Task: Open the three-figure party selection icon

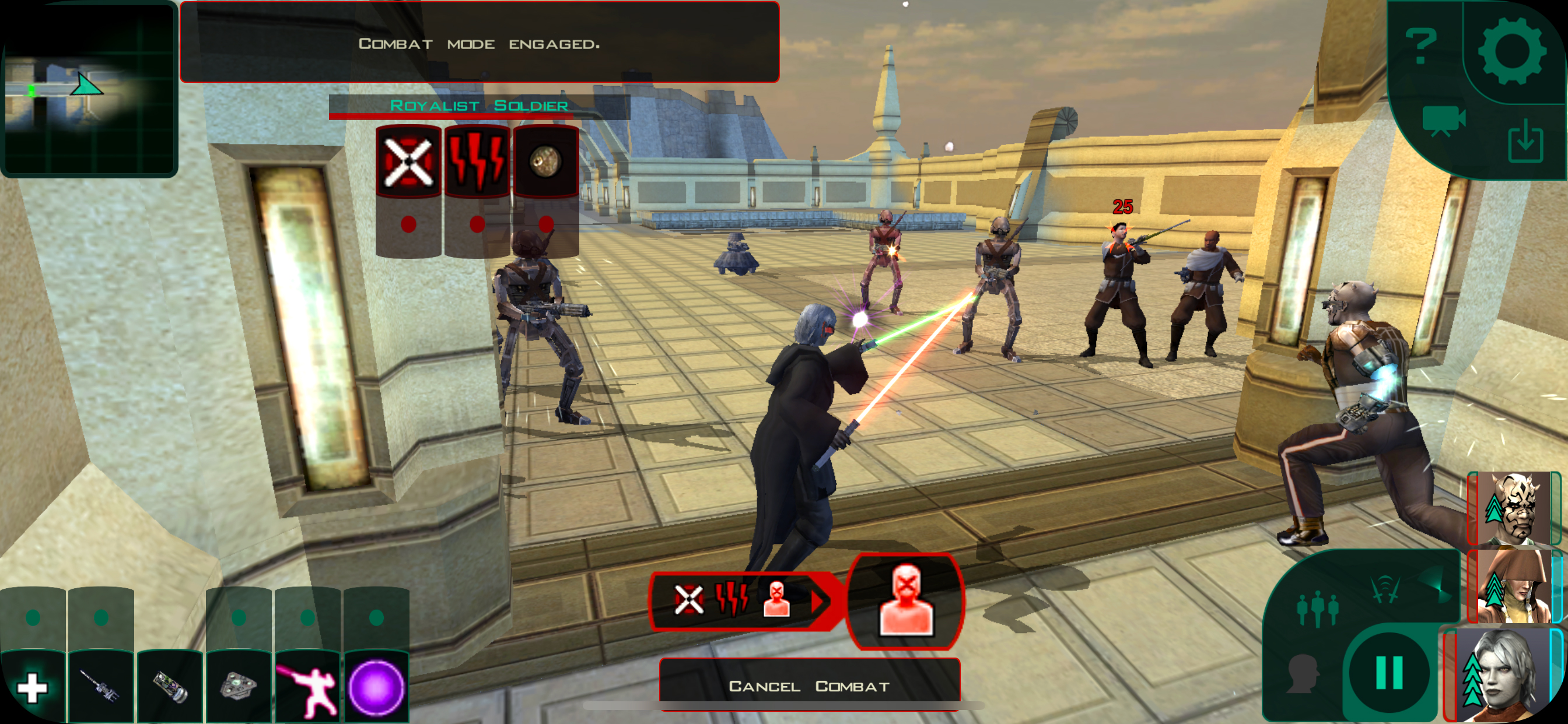Action: [x=1318, y=608]
